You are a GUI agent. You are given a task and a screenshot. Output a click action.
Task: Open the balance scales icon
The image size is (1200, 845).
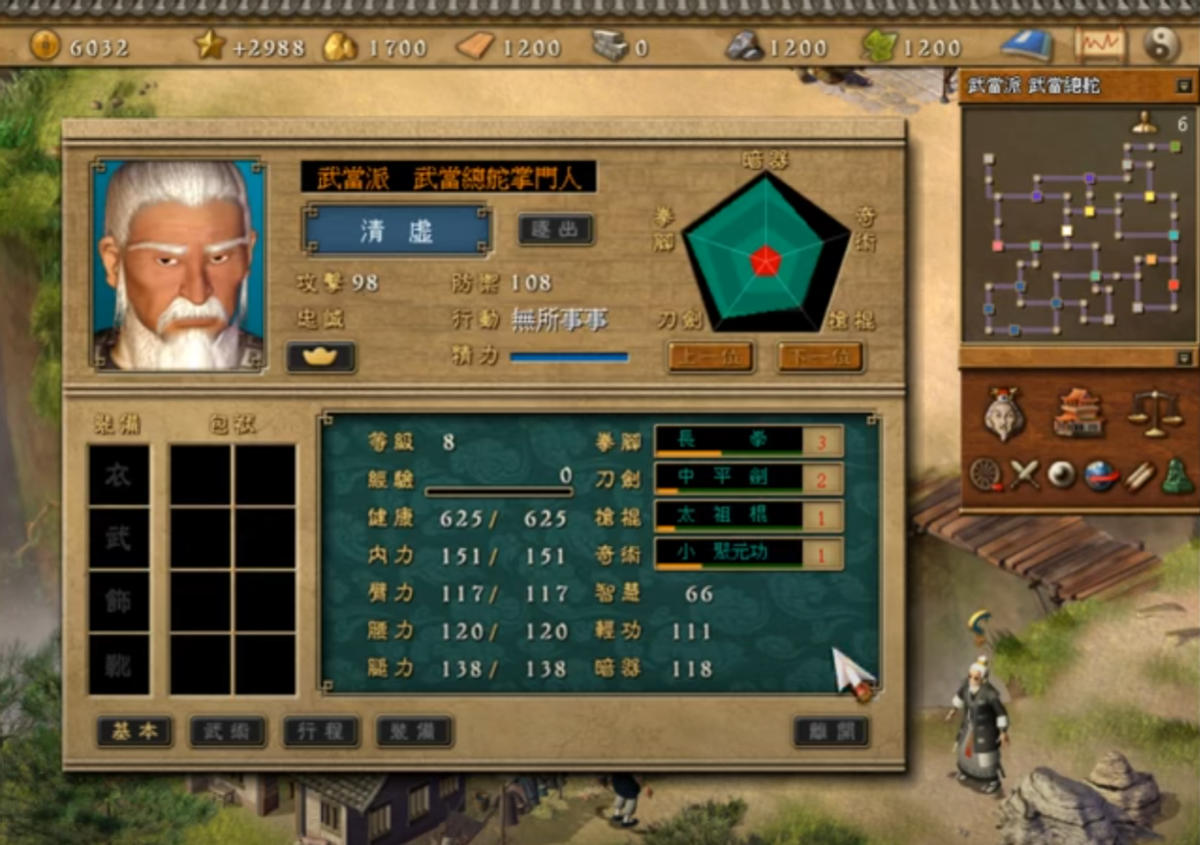[x=1154, y=411]
